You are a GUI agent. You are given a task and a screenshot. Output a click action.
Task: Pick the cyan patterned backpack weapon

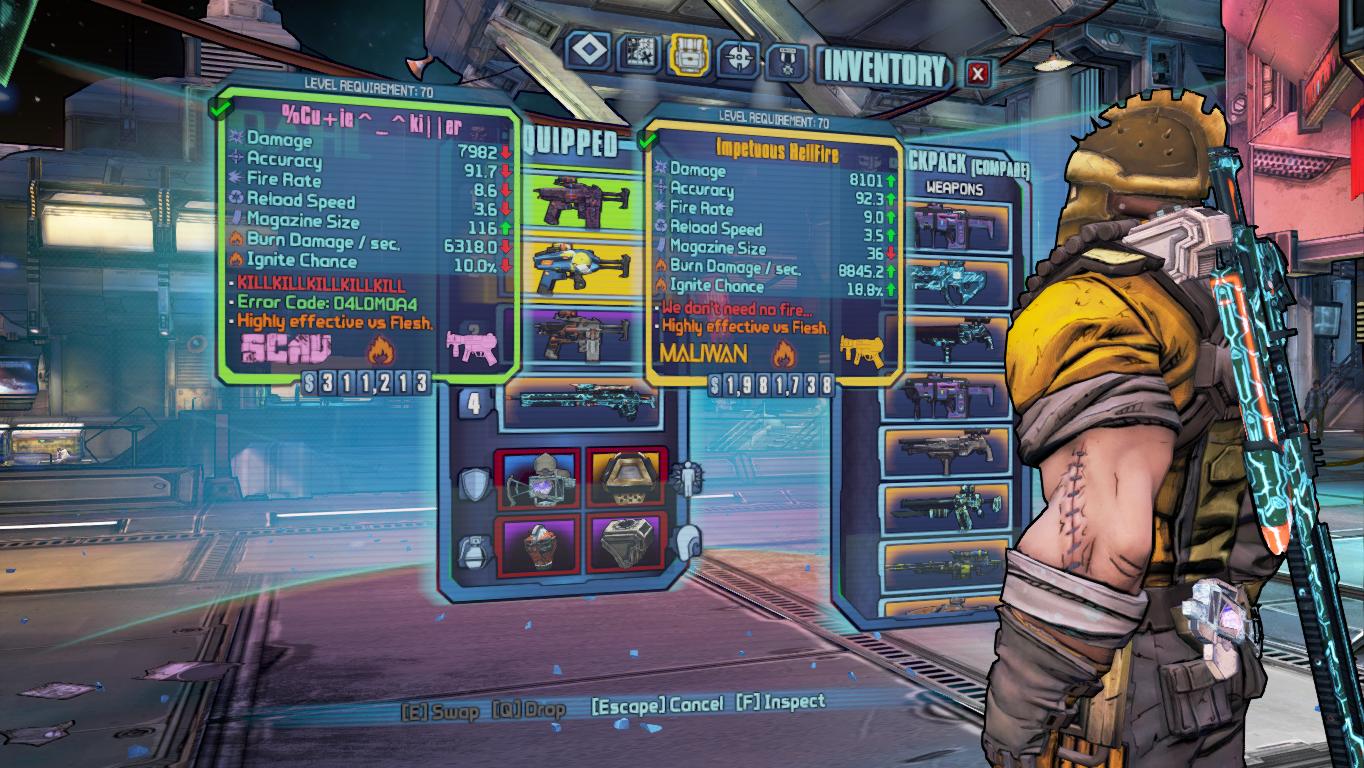(946, 280)
